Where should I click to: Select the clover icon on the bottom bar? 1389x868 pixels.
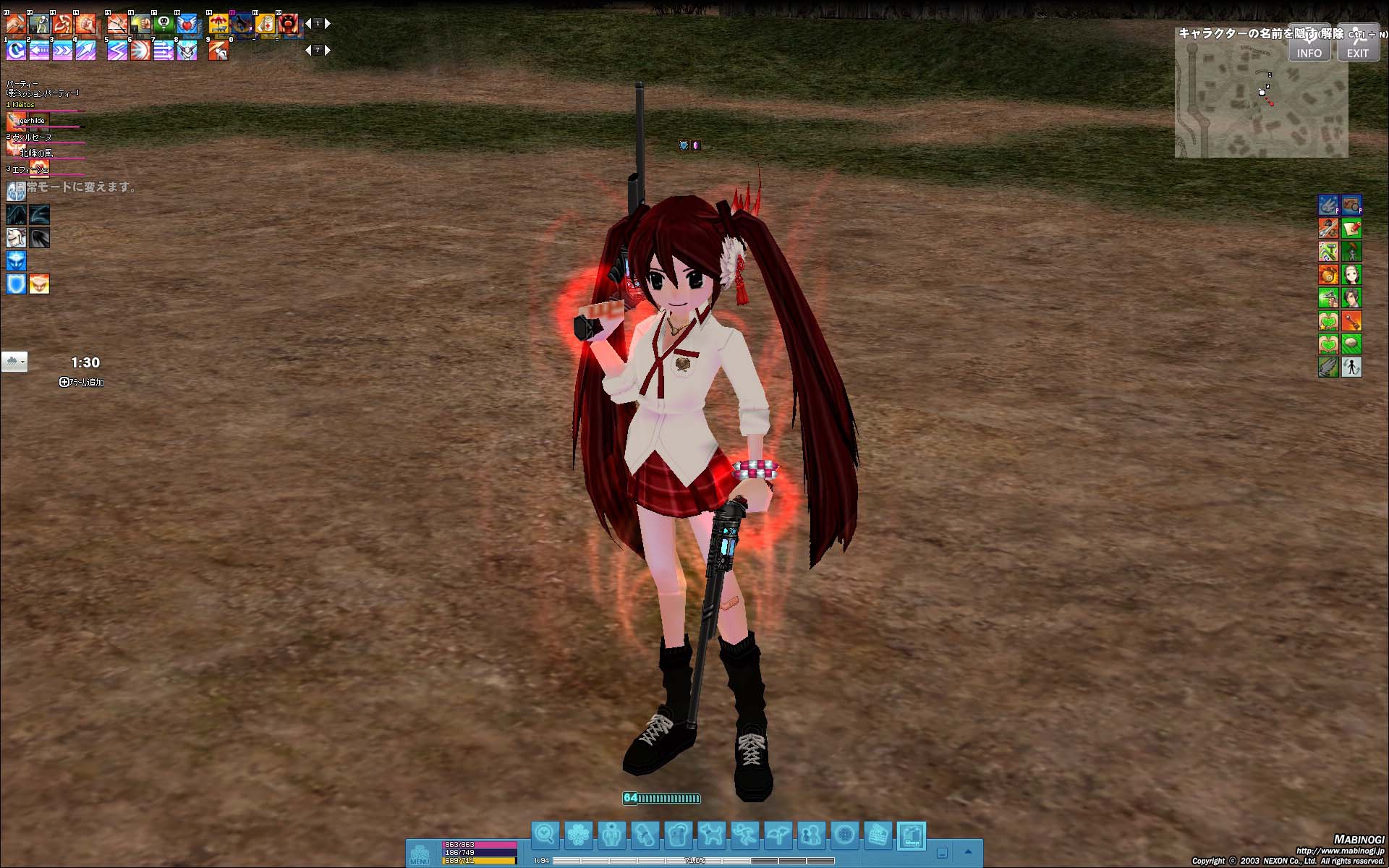pyautogui.click(x=578, y=833)
